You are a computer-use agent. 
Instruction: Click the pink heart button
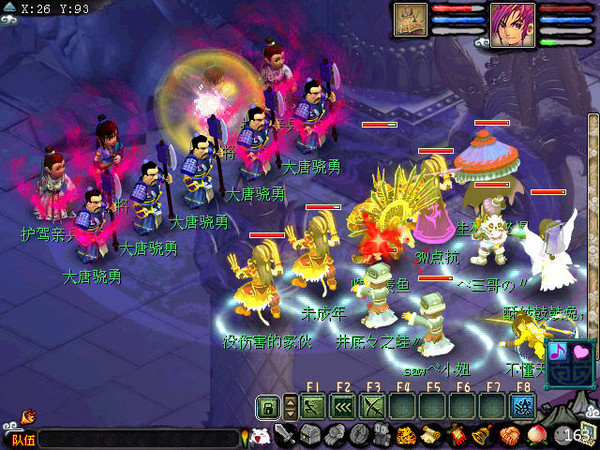pos(582,351)
